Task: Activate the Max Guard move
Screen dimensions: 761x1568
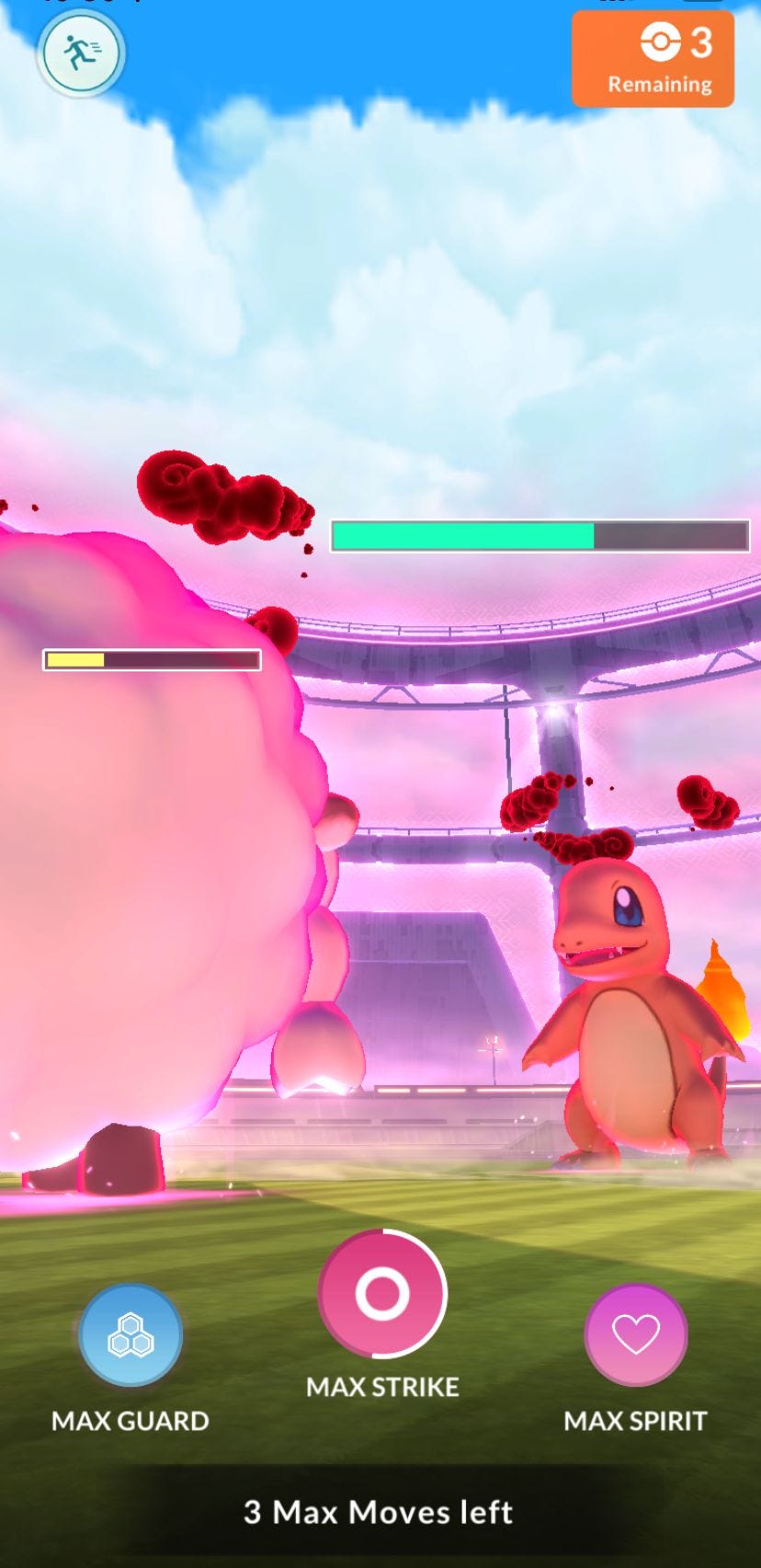Action: tap(131, 1335)
